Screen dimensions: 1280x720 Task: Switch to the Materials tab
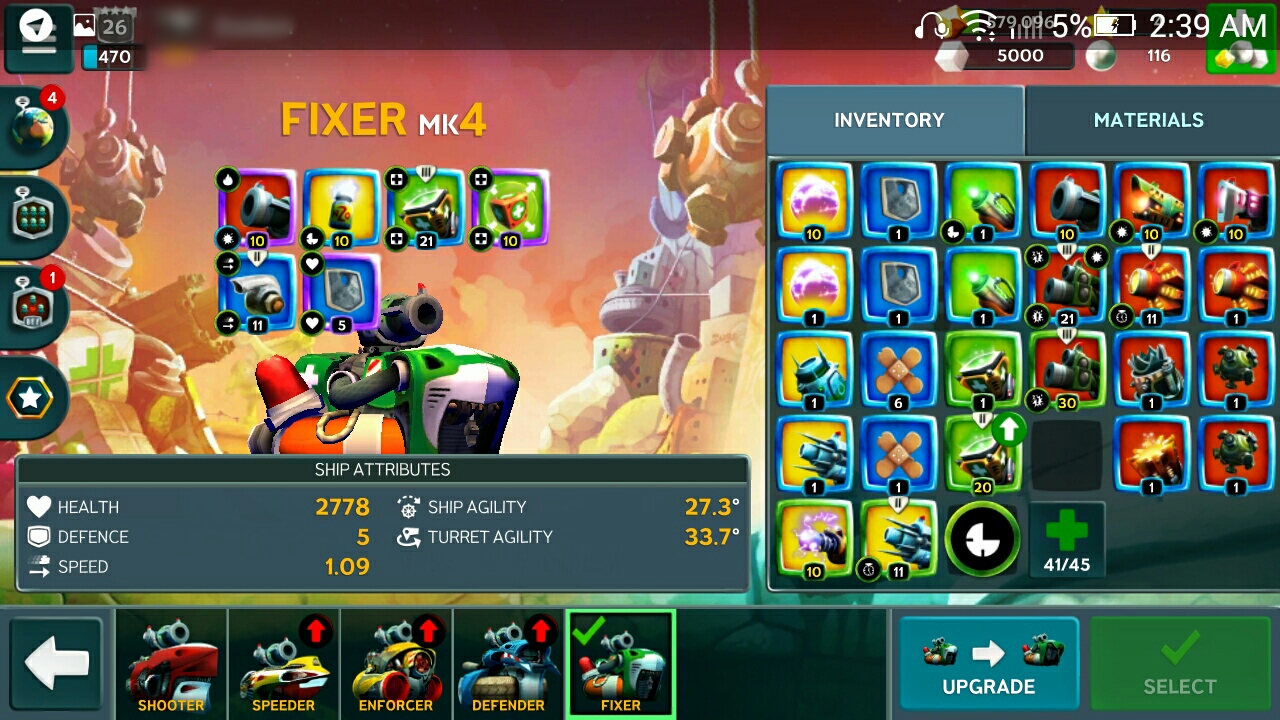(1148, 120)
